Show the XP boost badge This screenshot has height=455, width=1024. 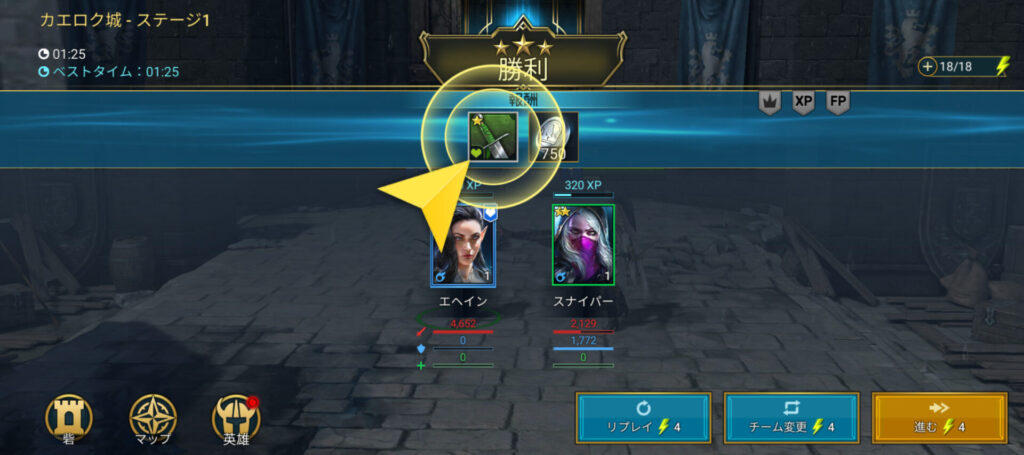(803, 102)
